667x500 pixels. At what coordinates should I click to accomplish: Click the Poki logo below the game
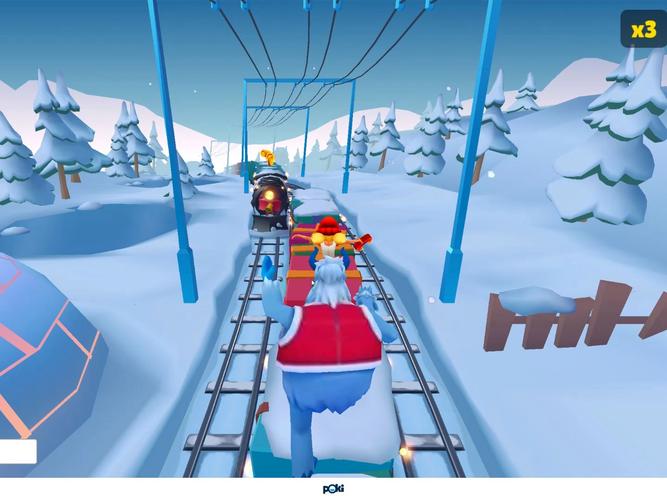[x=333, y=490]
